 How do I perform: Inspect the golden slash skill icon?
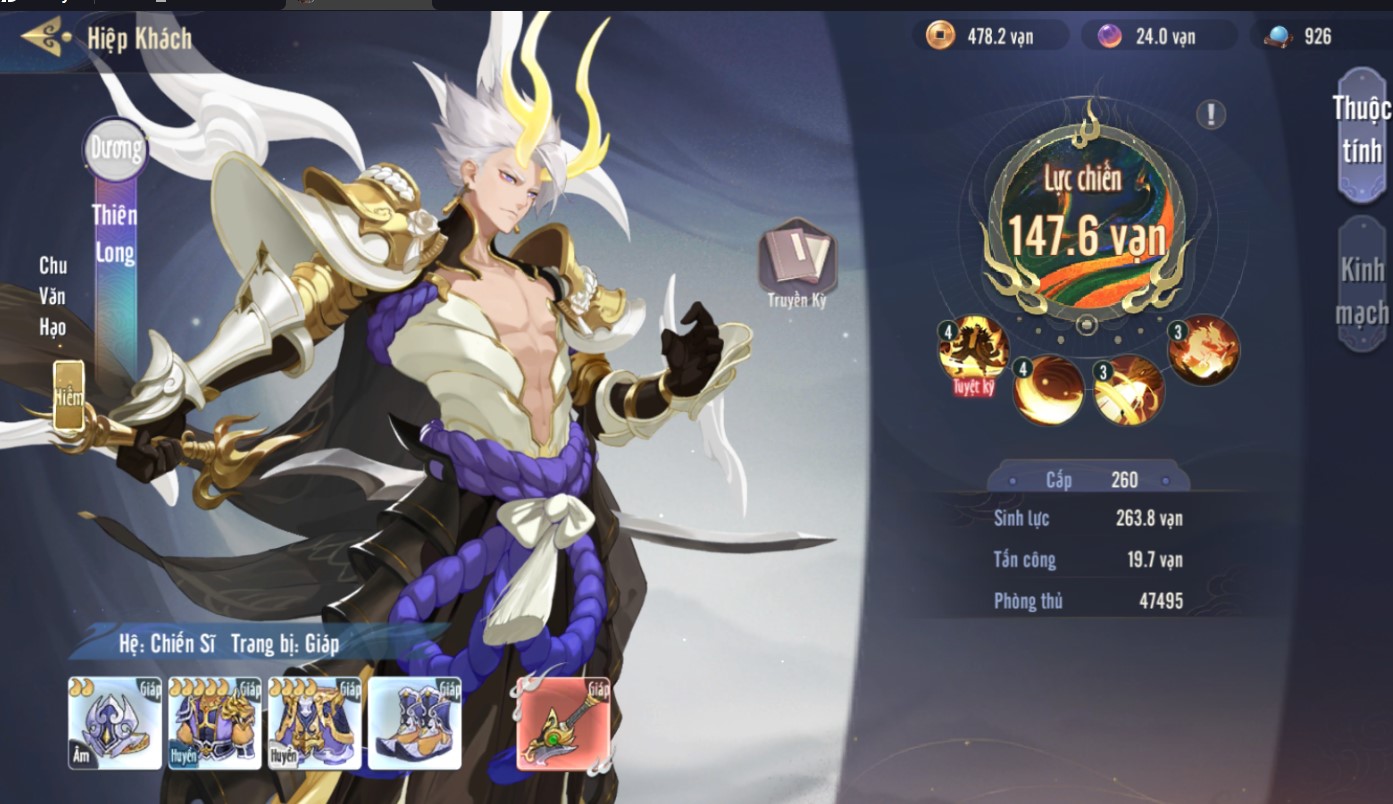click(x=1129, y=390)
